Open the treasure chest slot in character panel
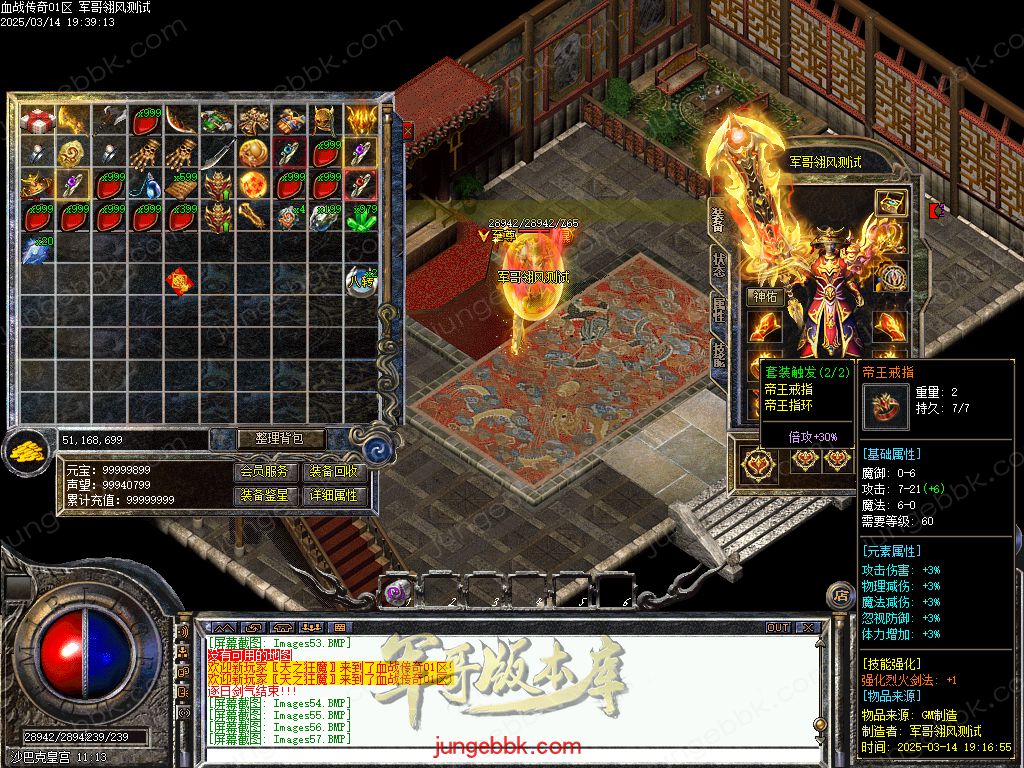This screenshot has width=1024, height=768. (891, 203)
